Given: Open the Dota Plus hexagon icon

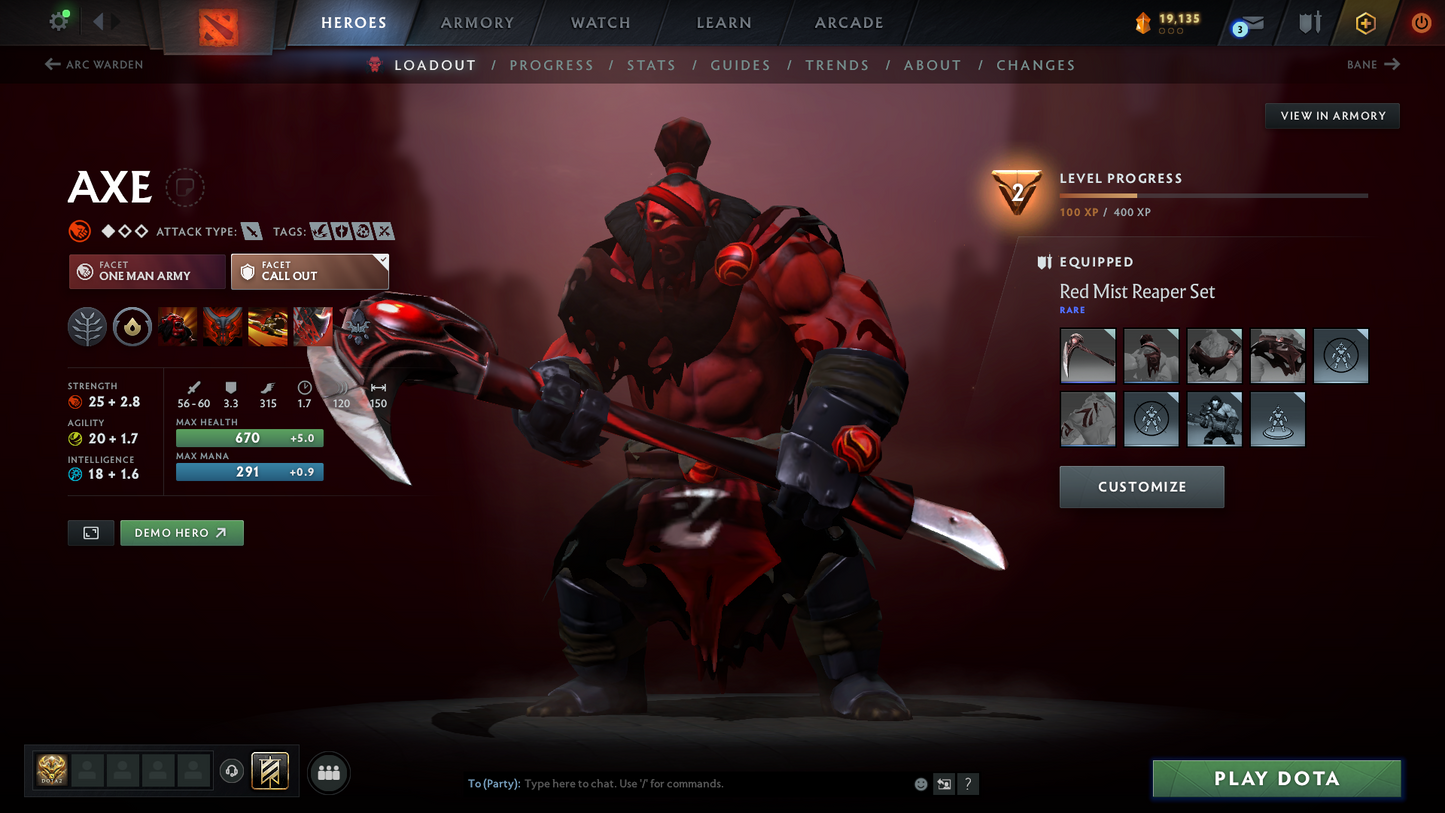Looking at the screenshot, I should (x=1366, y=22).
